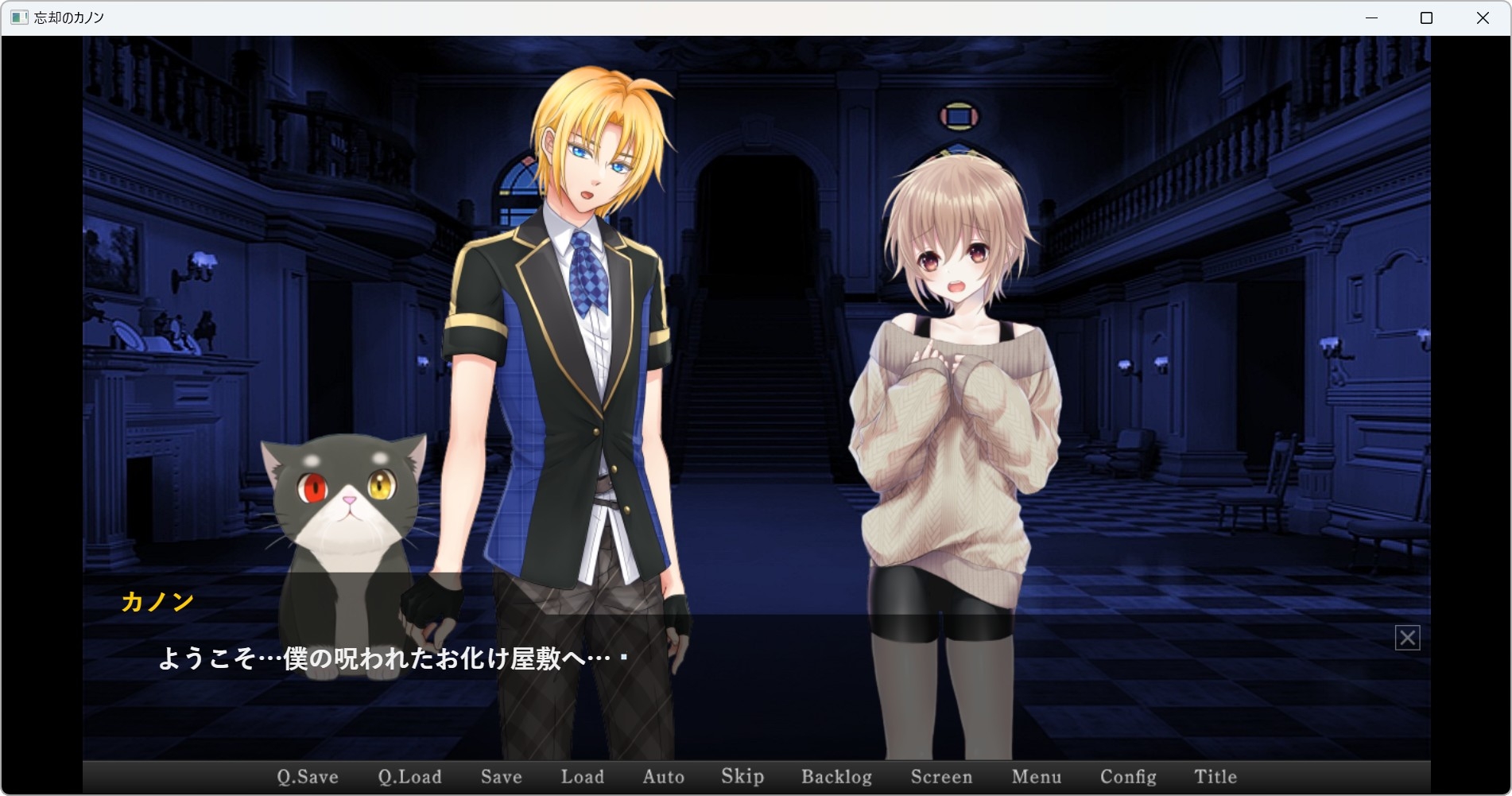Close the game window
Screen dimensions: 1512x796
tap(1483, 18)
